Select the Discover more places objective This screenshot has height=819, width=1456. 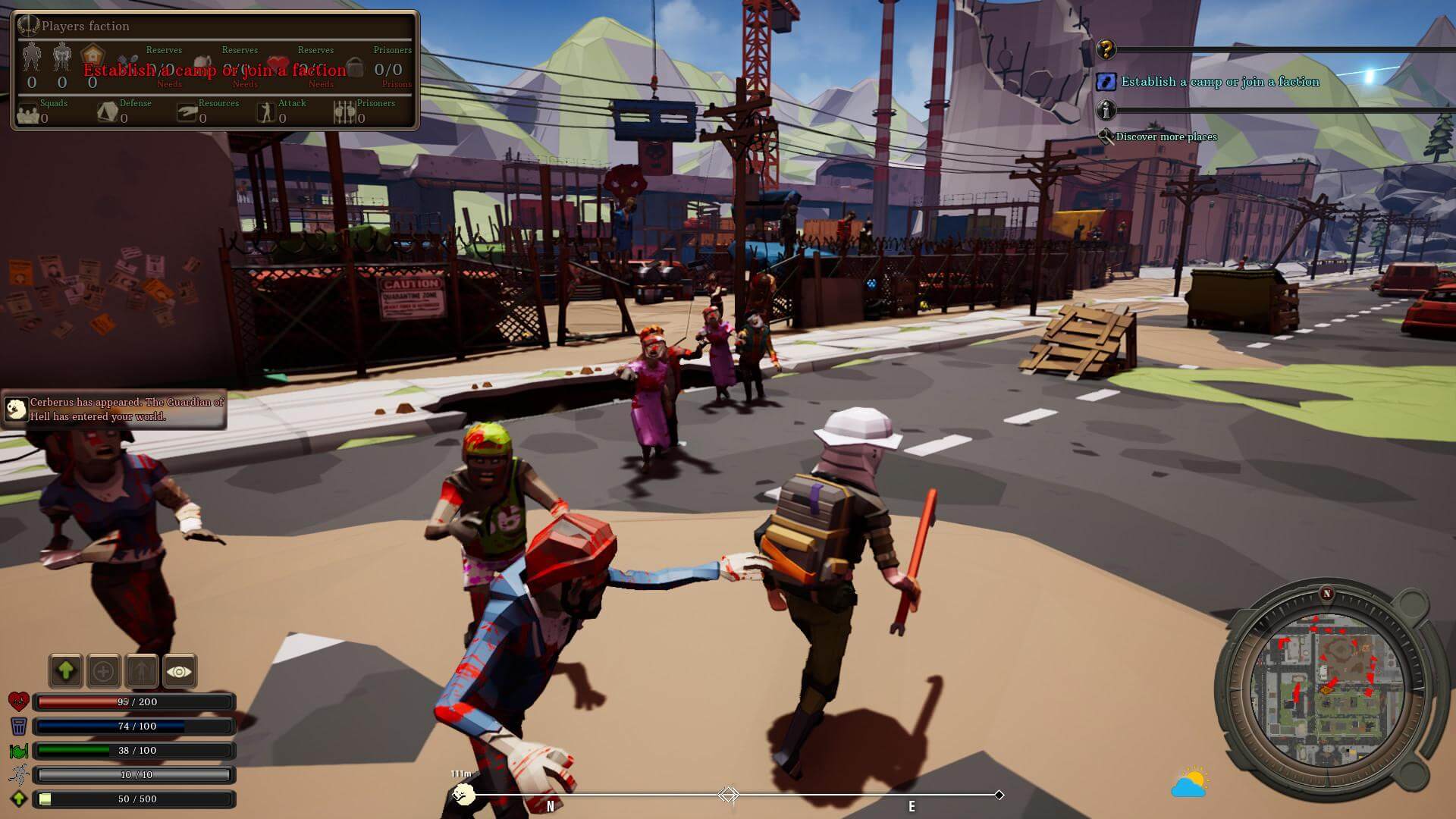click(x=1166, y=137)
